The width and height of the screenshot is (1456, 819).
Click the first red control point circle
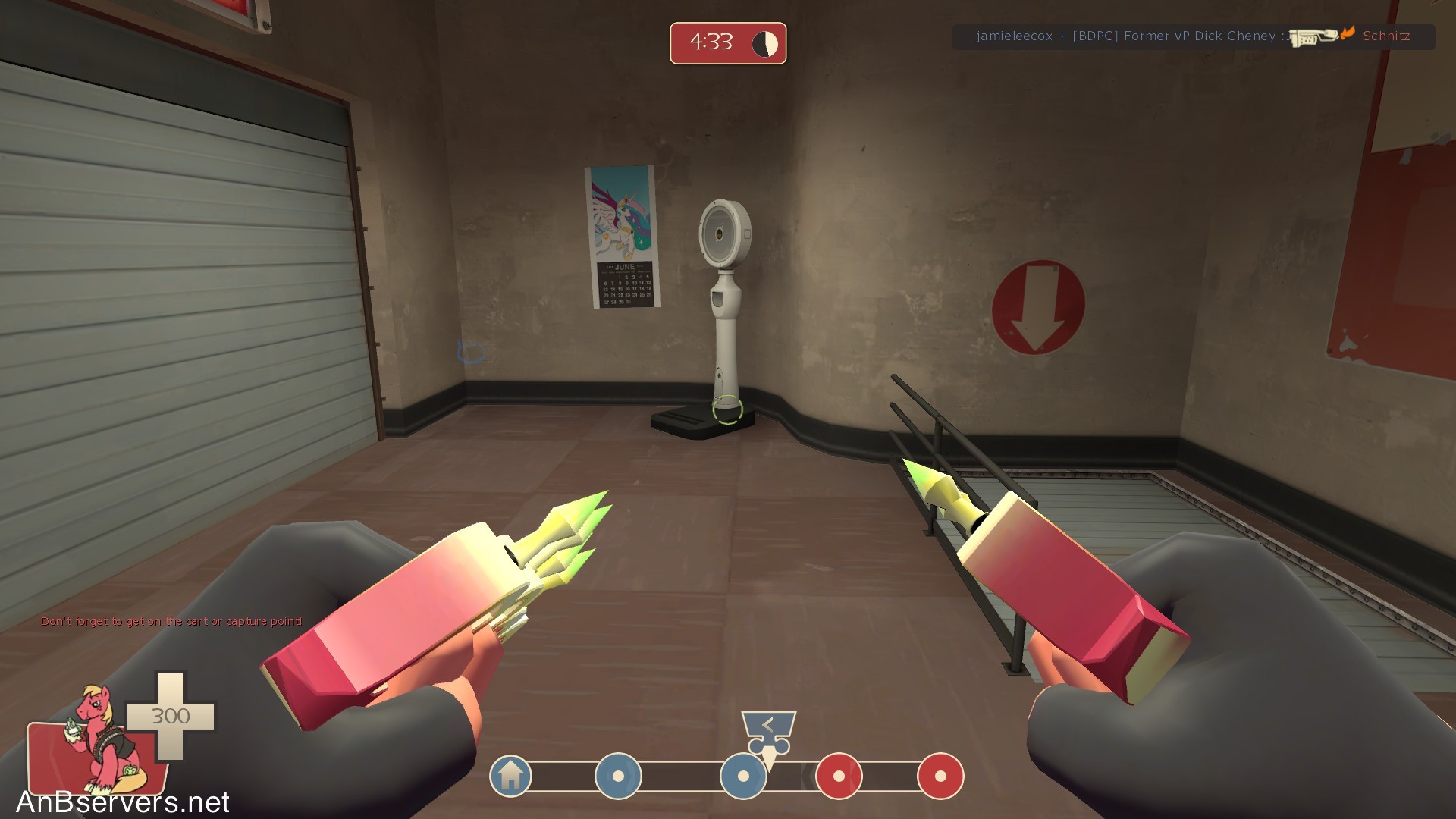(x=839, y=777)
